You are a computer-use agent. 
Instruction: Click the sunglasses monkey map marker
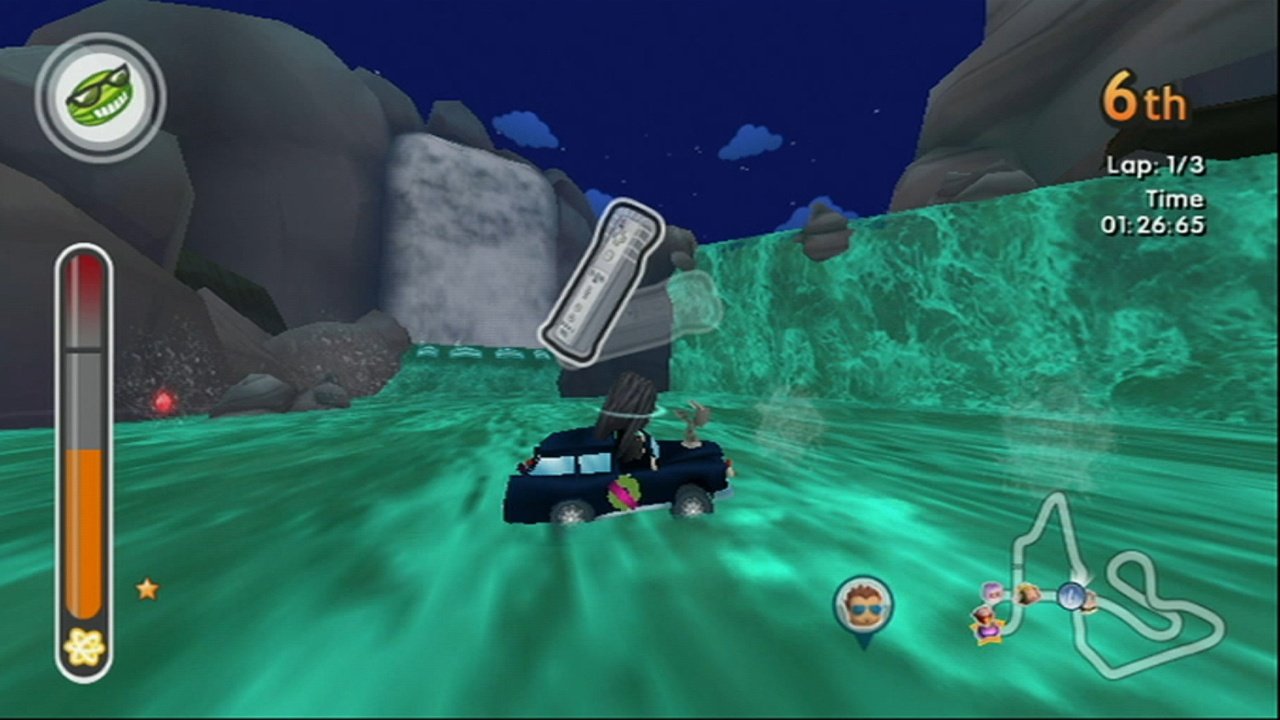(x=866, y=603)
